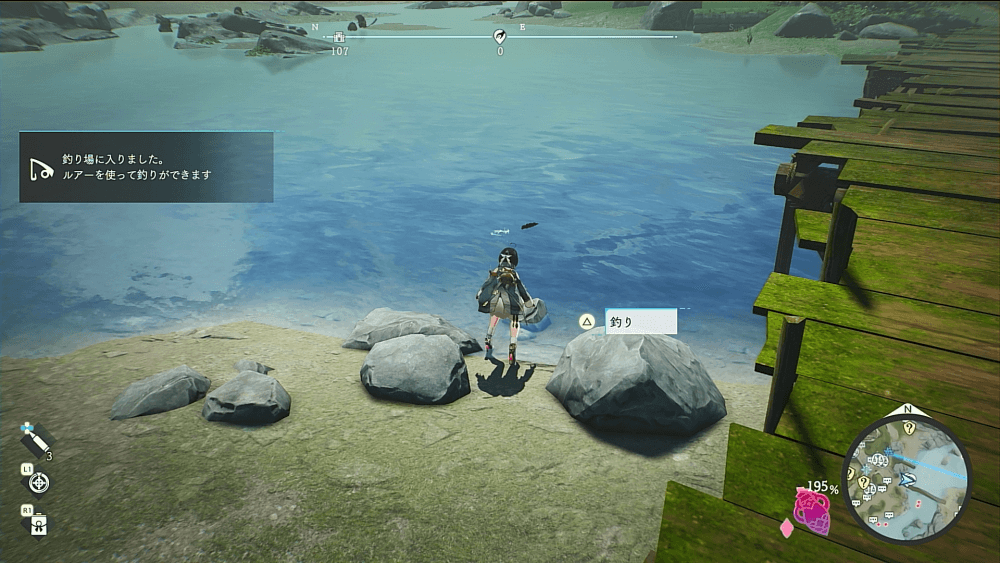Click the fishing spot notification panel
Viewport: 1000px width, 563px height.
pyautogui.click(x=146, y=167)
